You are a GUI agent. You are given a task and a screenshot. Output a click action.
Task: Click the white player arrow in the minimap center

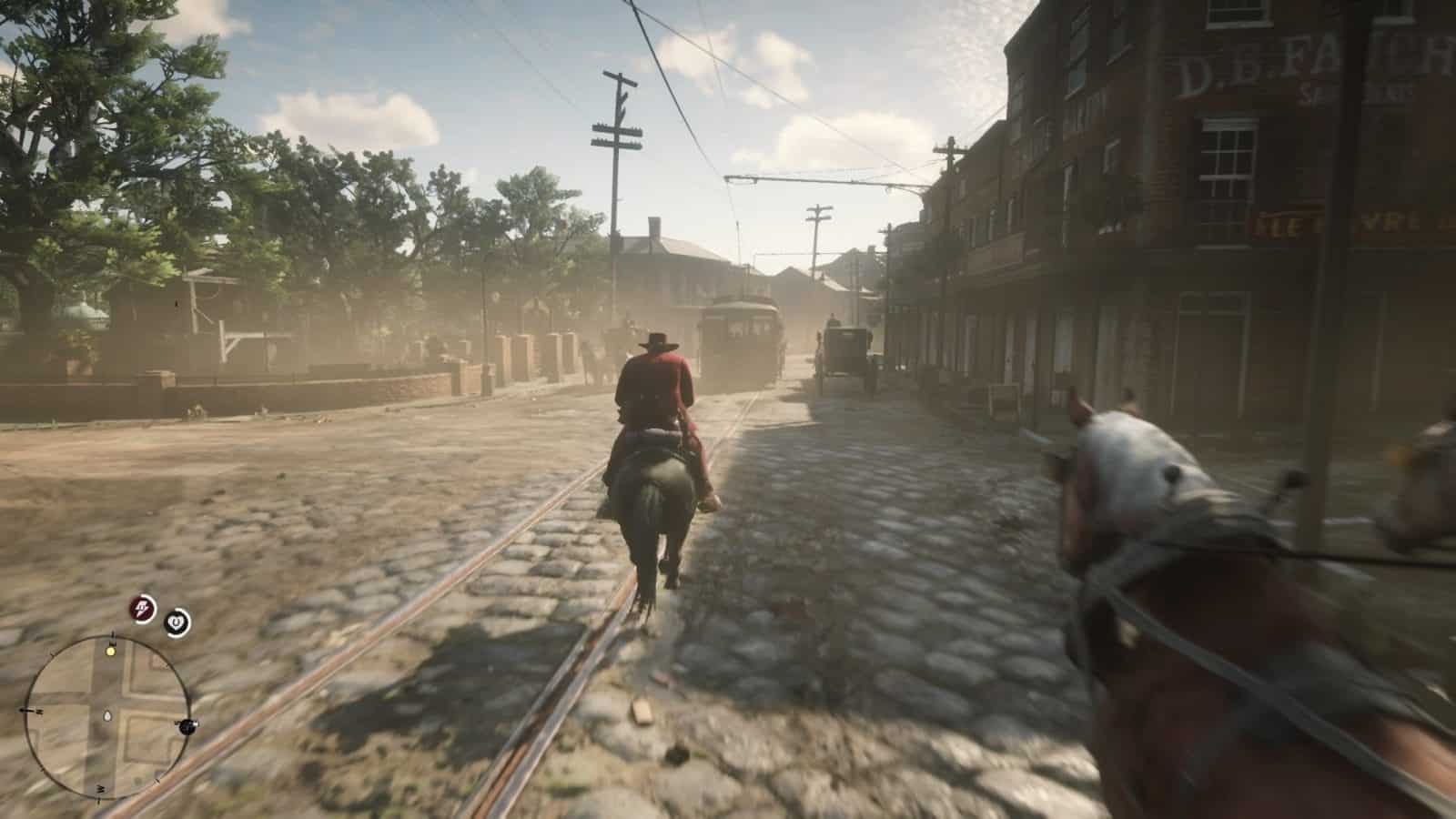(x=107, y=715)
